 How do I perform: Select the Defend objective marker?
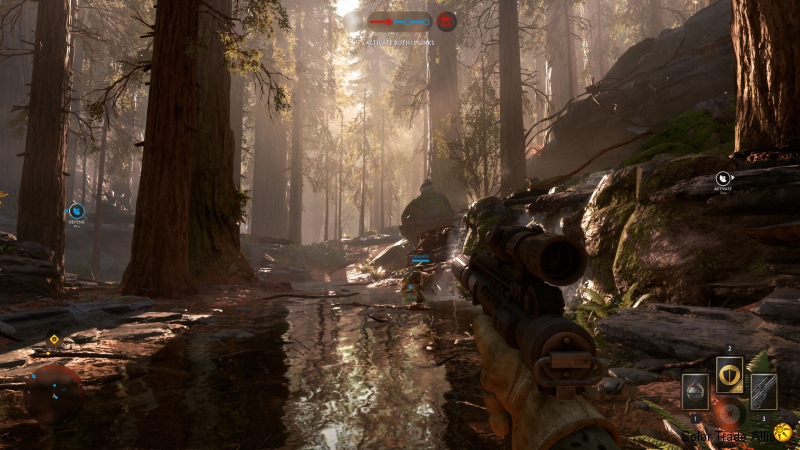click(76, 211)
